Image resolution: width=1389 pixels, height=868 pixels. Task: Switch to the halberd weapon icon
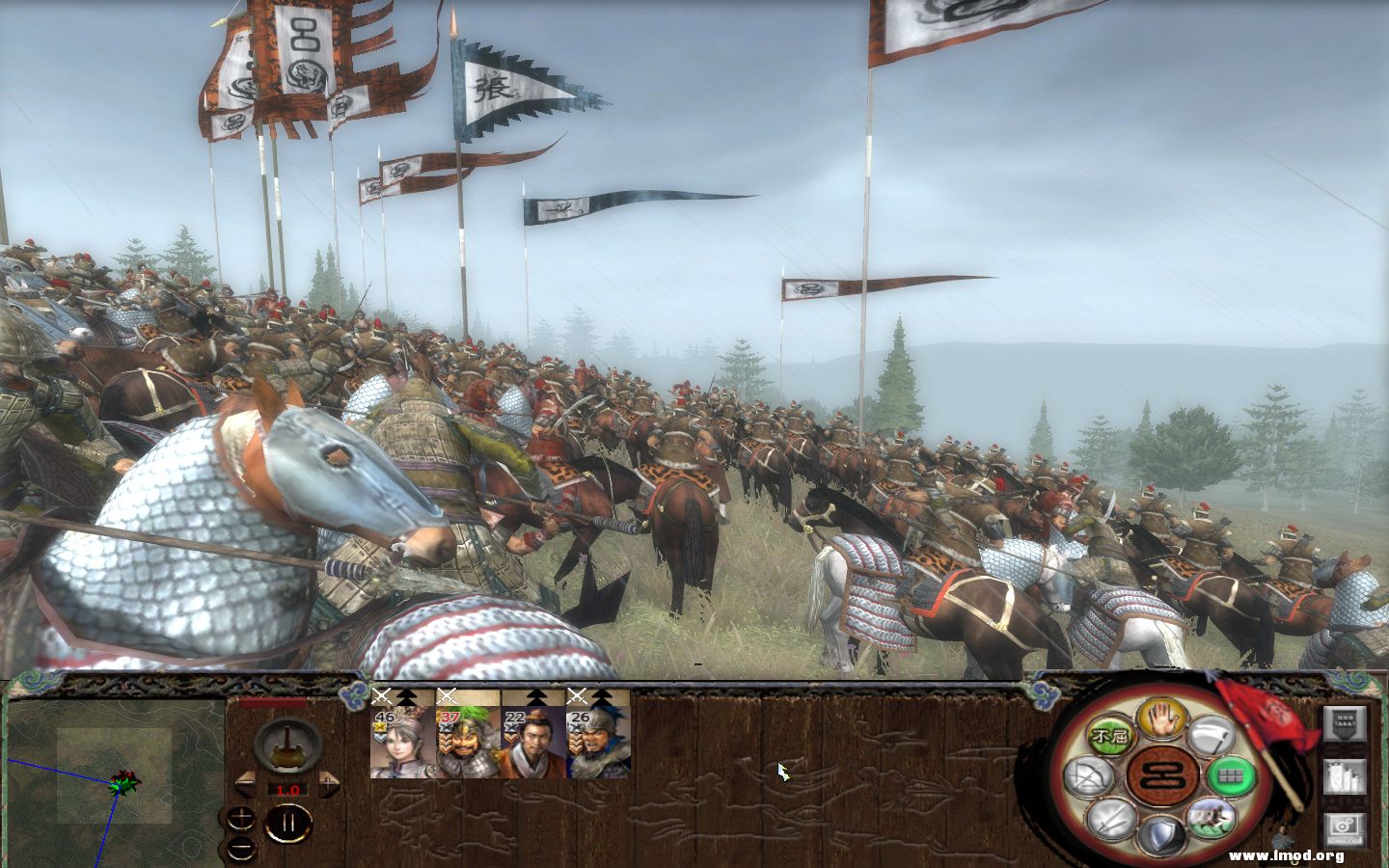click(x=1212, y=736)
